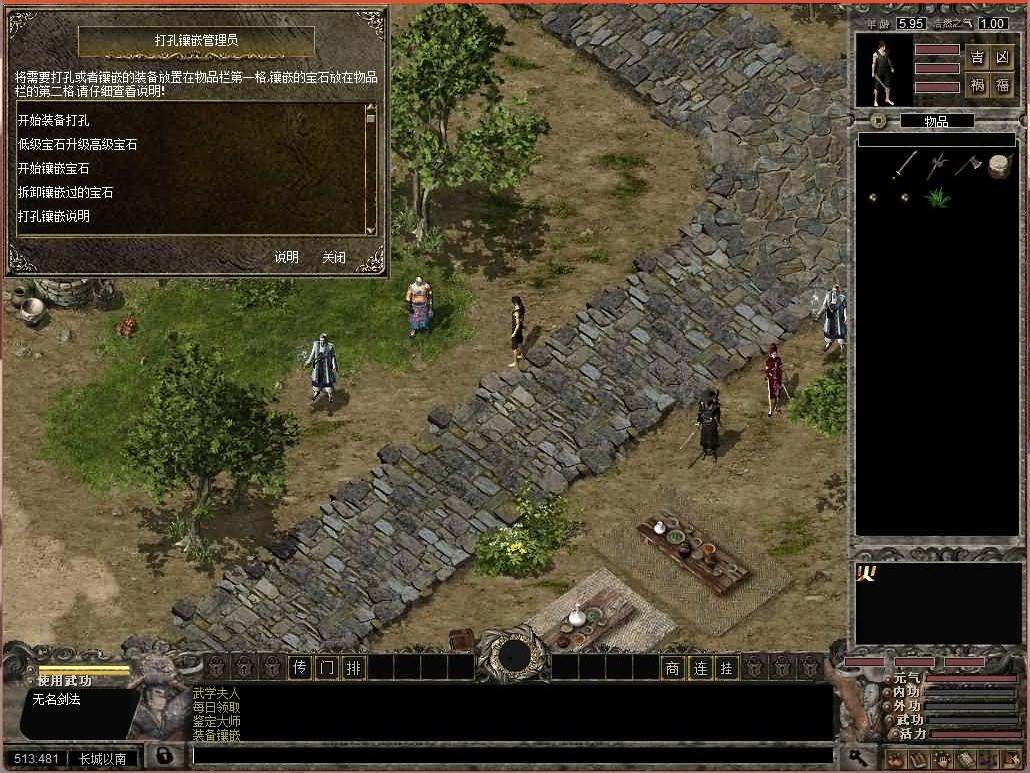Open 打孔镶嵌说明 entry
This screenshot has height=773, width=1030.
(x=54, y=216)
